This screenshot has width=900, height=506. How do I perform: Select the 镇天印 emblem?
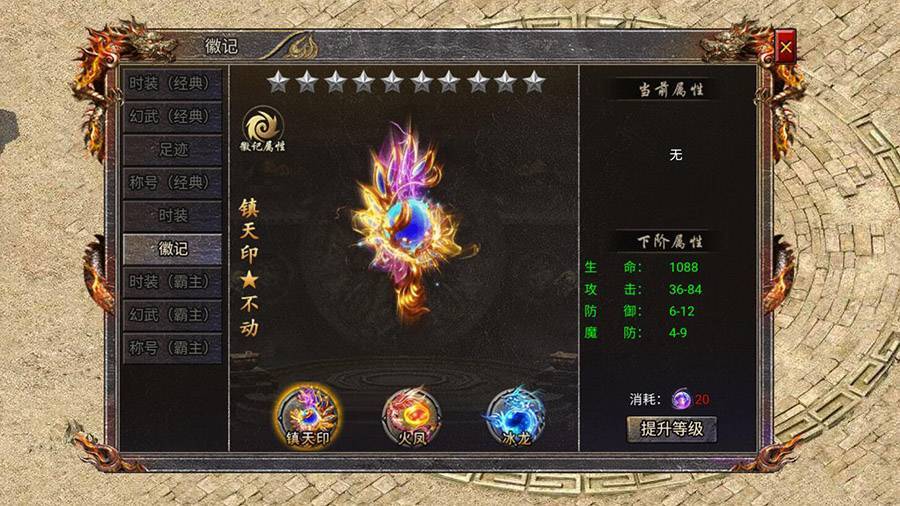pyautogui.click(x=308, y=412)
